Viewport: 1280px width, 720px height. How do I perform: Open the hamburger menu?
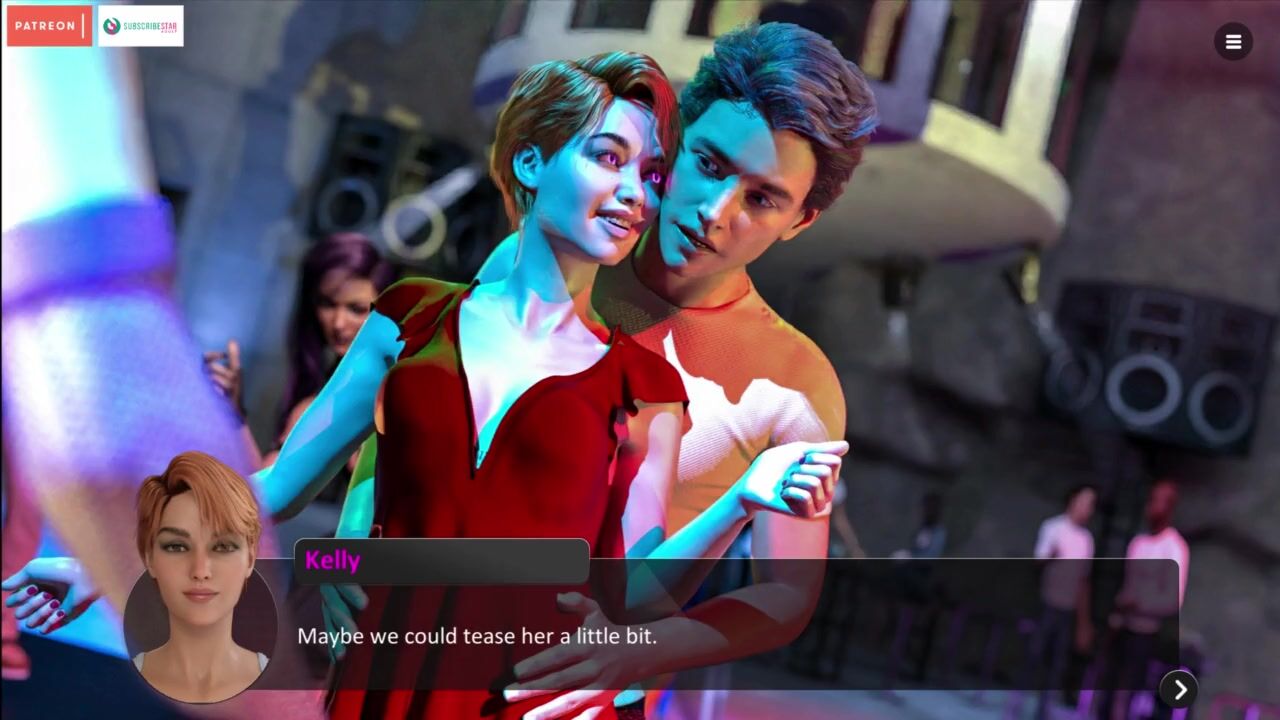click(1233, 42)
